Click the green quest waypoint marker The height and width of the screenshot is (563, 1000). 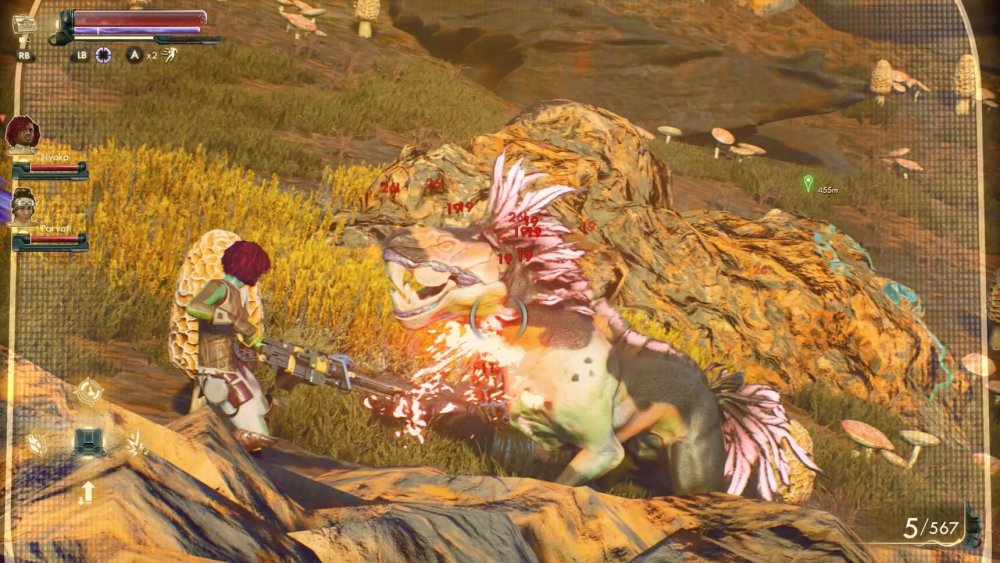pos(808,182)
